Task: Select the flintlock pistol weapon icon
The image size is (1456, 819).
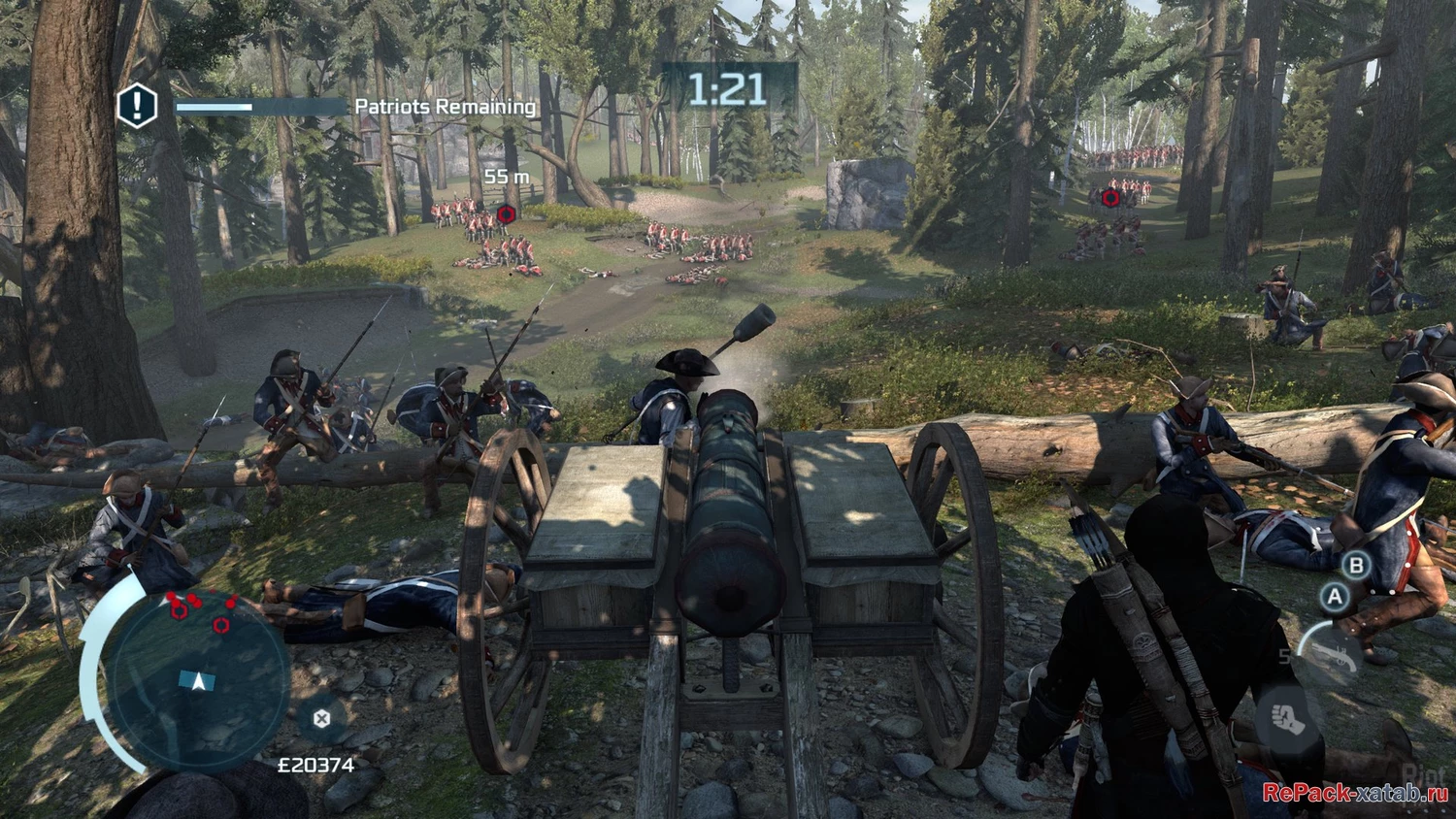Action: point(1332,655)
